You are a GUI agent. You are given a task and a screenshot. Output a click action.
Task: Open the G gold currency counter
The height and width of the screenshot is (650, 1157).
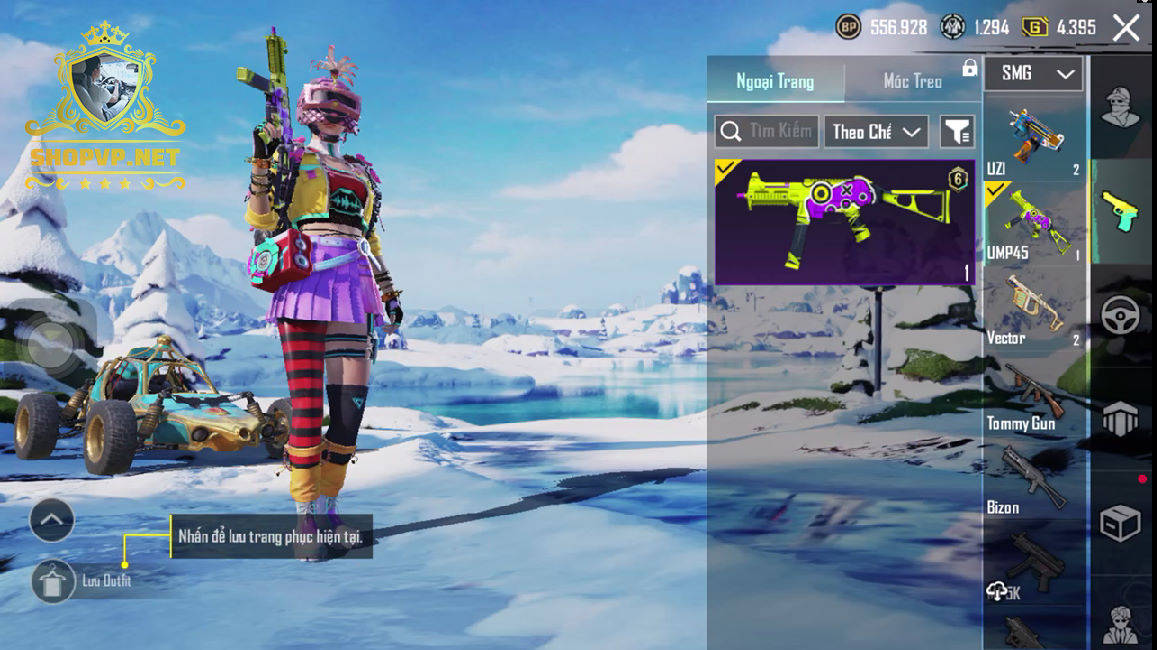pyautogui.click(x=1060, y=28)
